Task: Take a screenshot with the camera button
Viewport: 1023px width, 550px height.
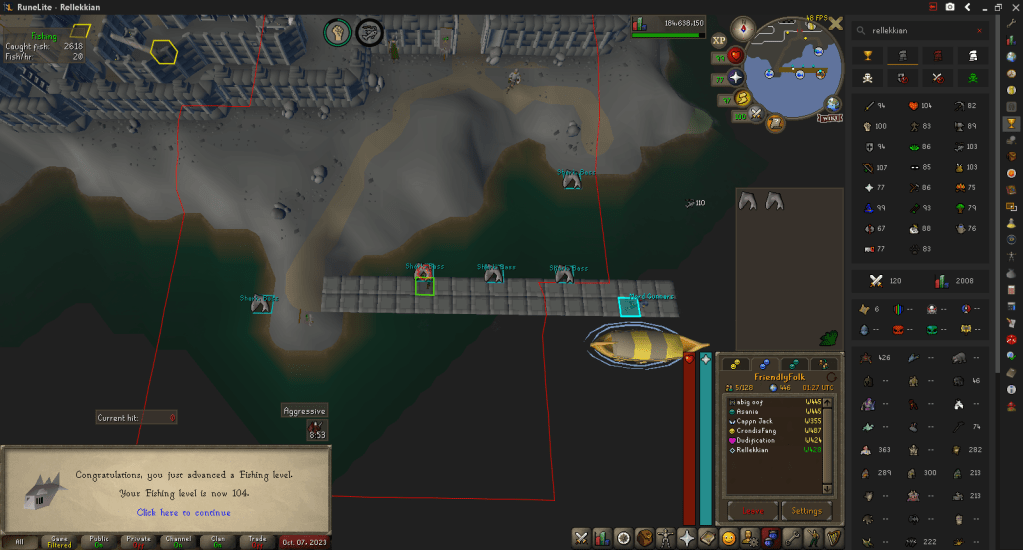Action: pyautogui.click(x=950, y=7)
